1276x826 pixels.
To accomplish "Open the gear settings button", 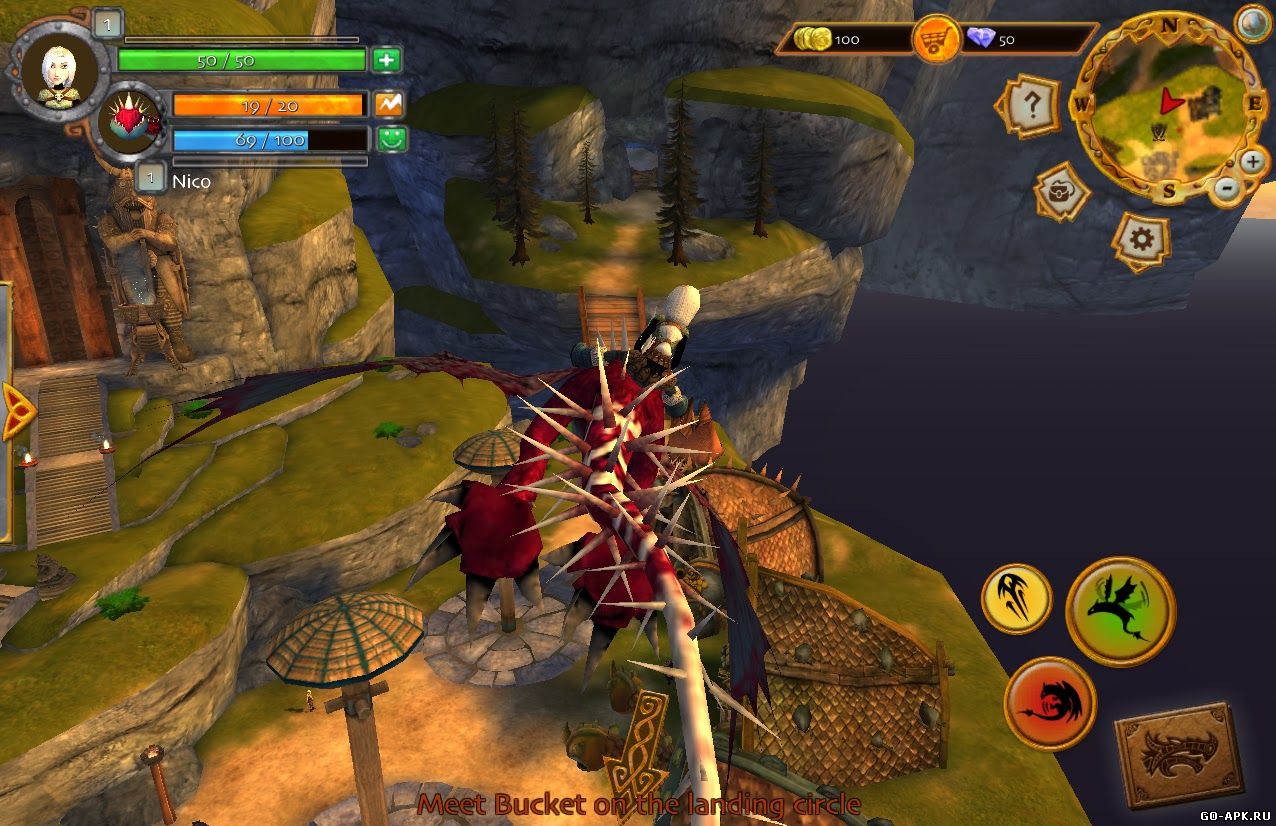I will tap(1143, 240).
